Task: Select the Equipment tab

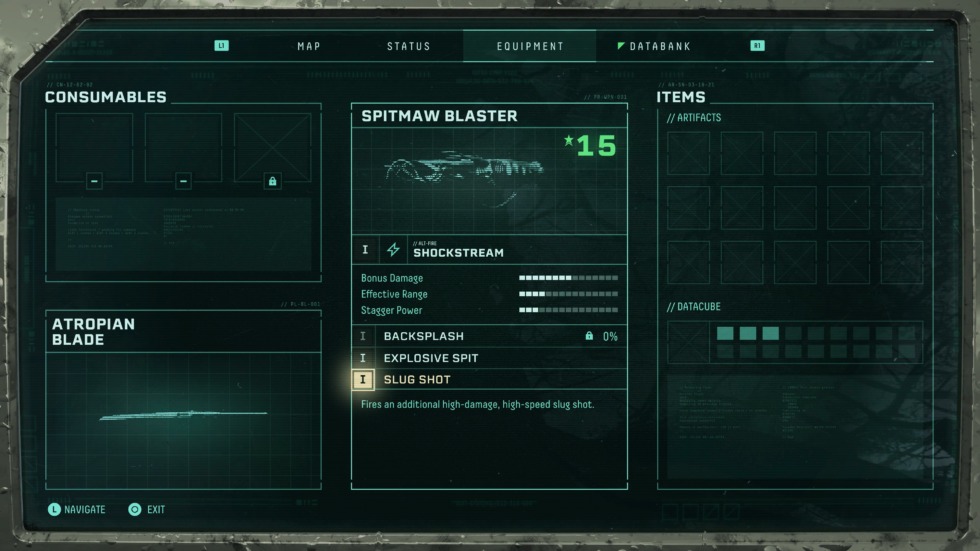Action: tap(530, 46)
